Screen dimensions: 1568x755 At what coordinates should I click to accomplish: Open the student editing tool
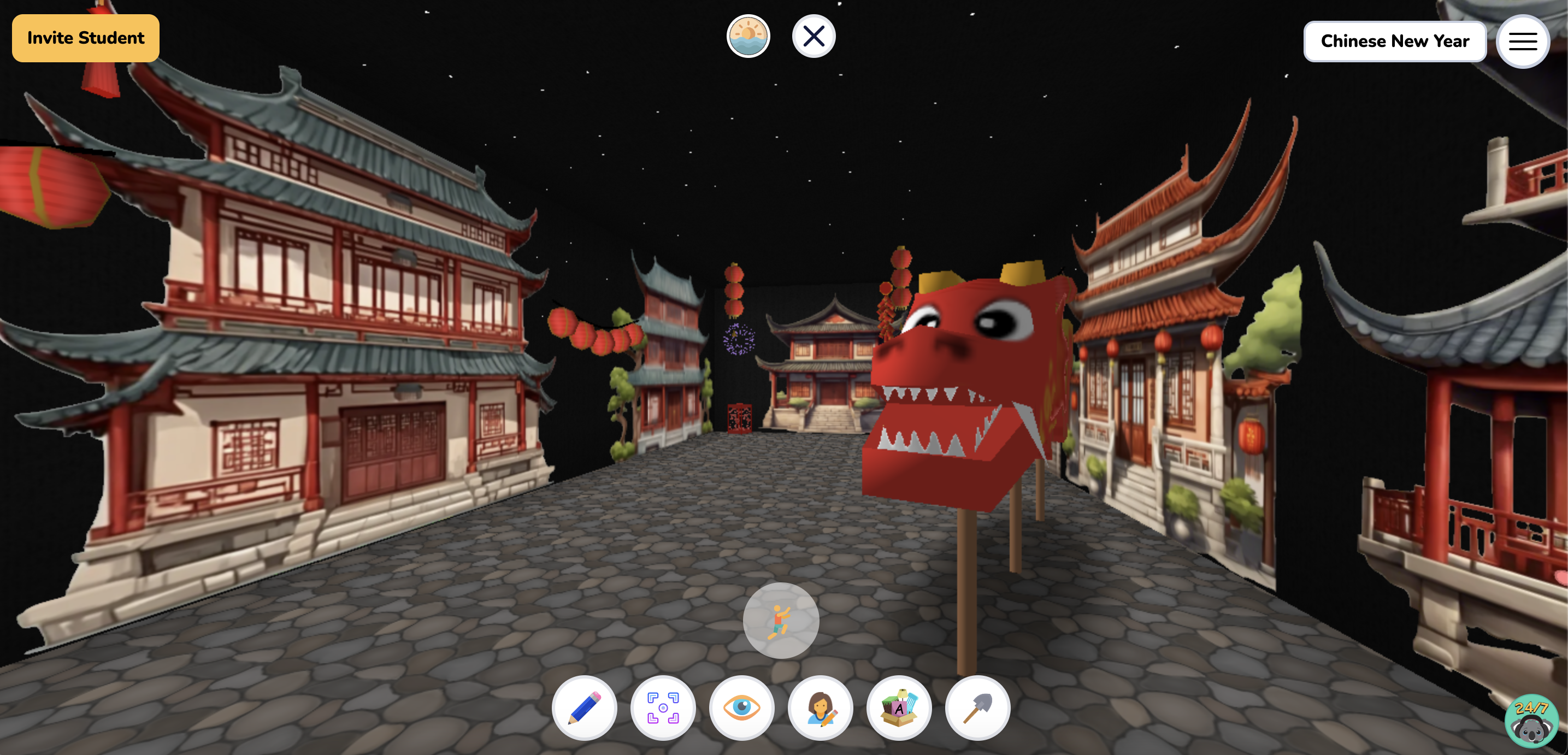coord(820,707)
